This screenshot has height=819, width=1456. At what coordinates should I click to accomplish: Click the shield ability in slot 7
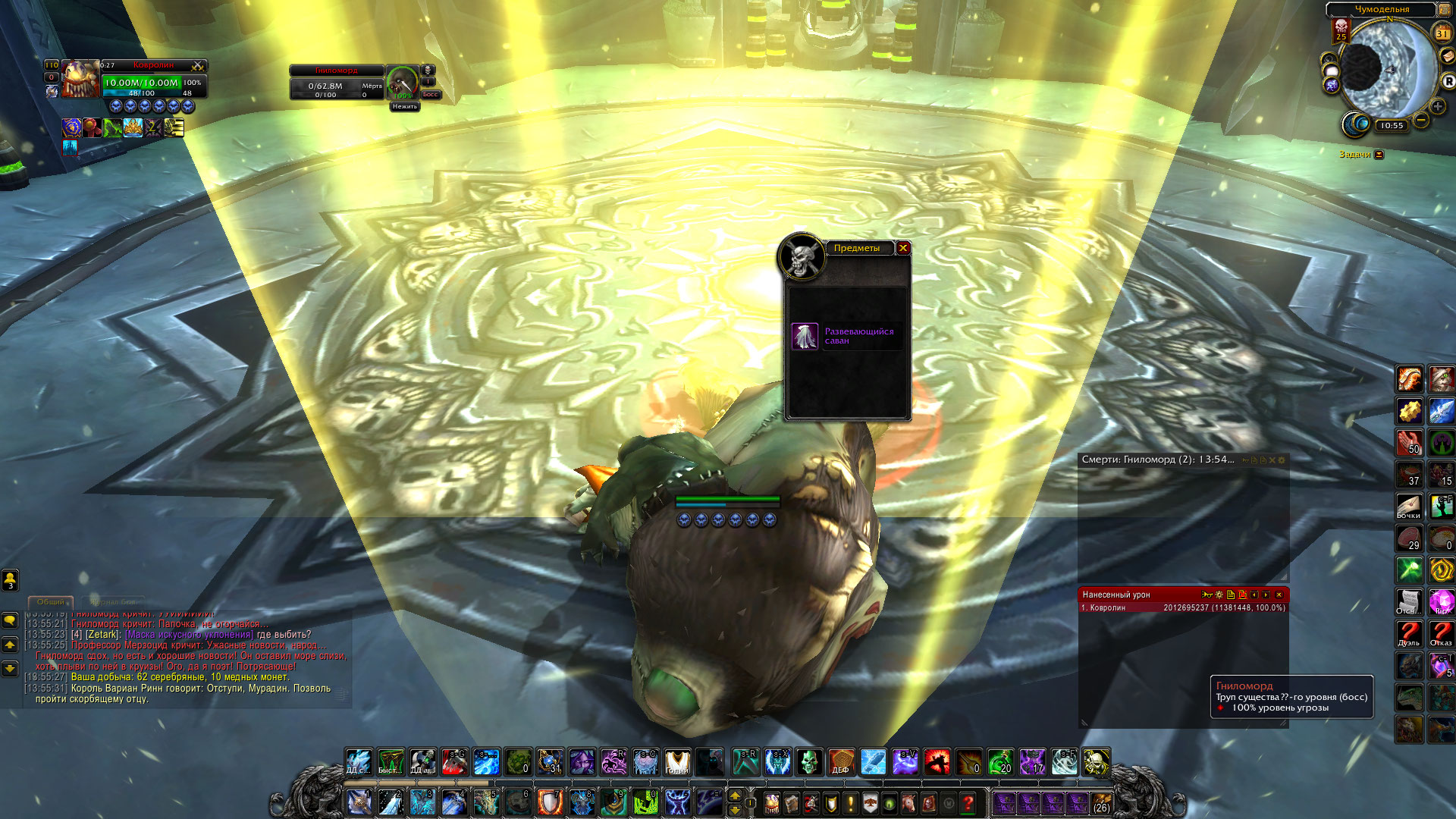(x=550, y=802)
